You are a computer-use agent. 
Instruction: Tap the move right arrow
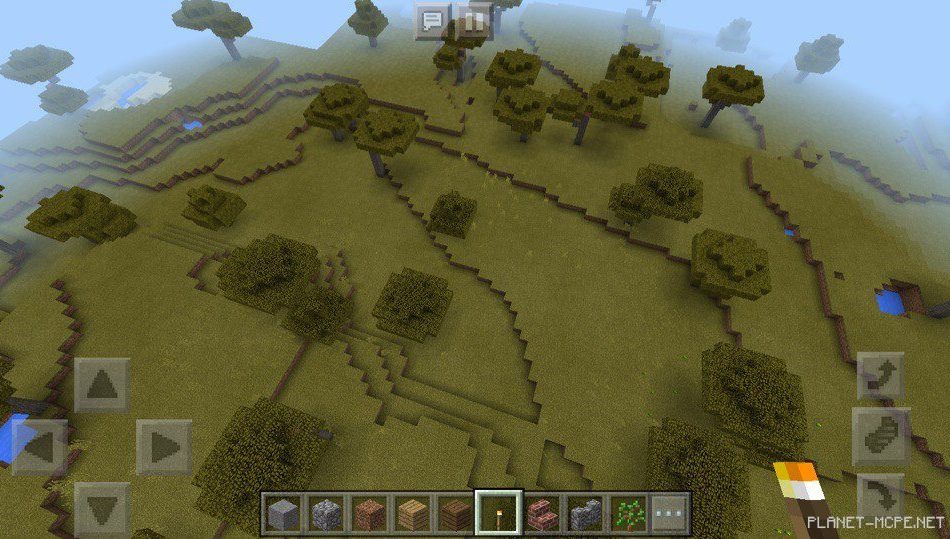pyautogui.click(x=163, y=446)
